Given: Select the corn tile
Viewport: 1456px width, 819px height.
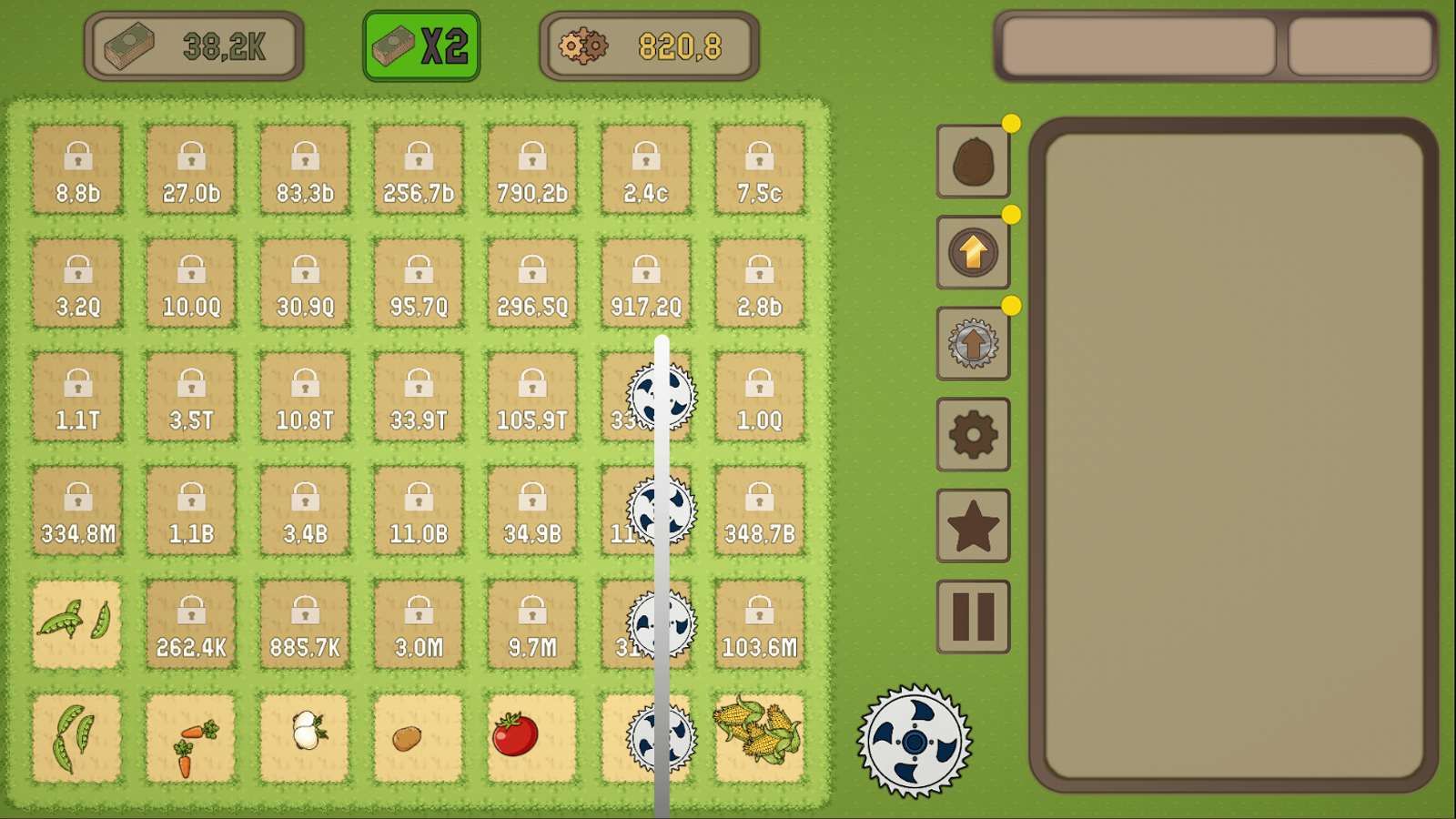Looking at the screenshot, I should tap(759, 739).
